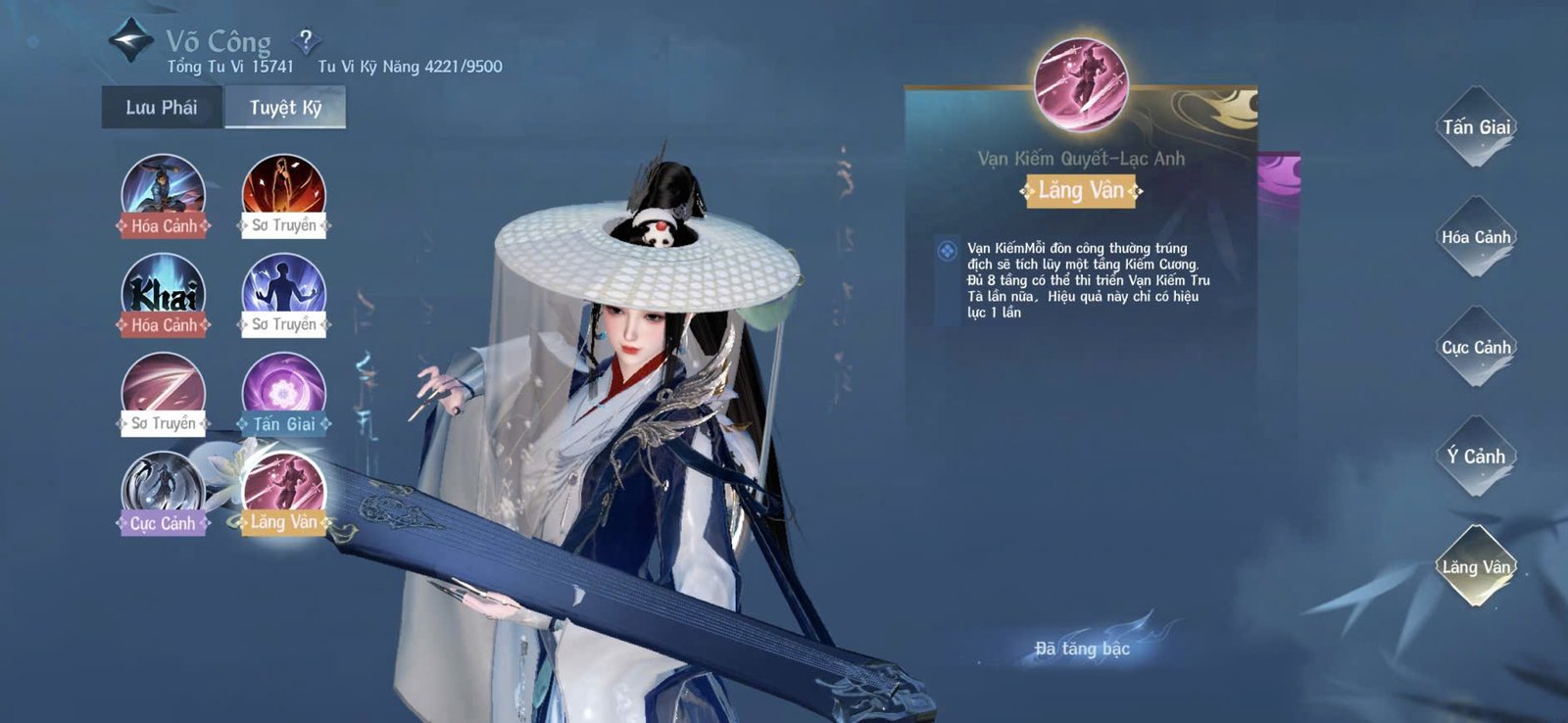Switch to the Lưu Phái tab
Viewport: 1568px width, 723px height.
[x=162, y=109]
